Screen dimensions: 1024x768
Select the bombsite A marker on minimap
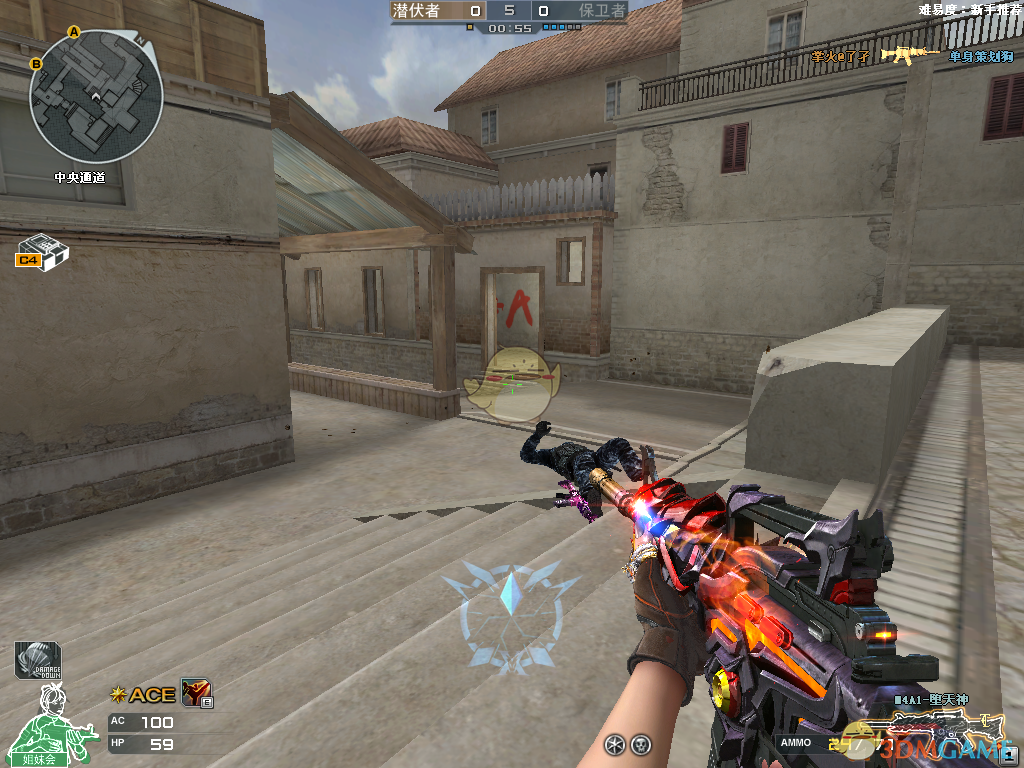73,32
